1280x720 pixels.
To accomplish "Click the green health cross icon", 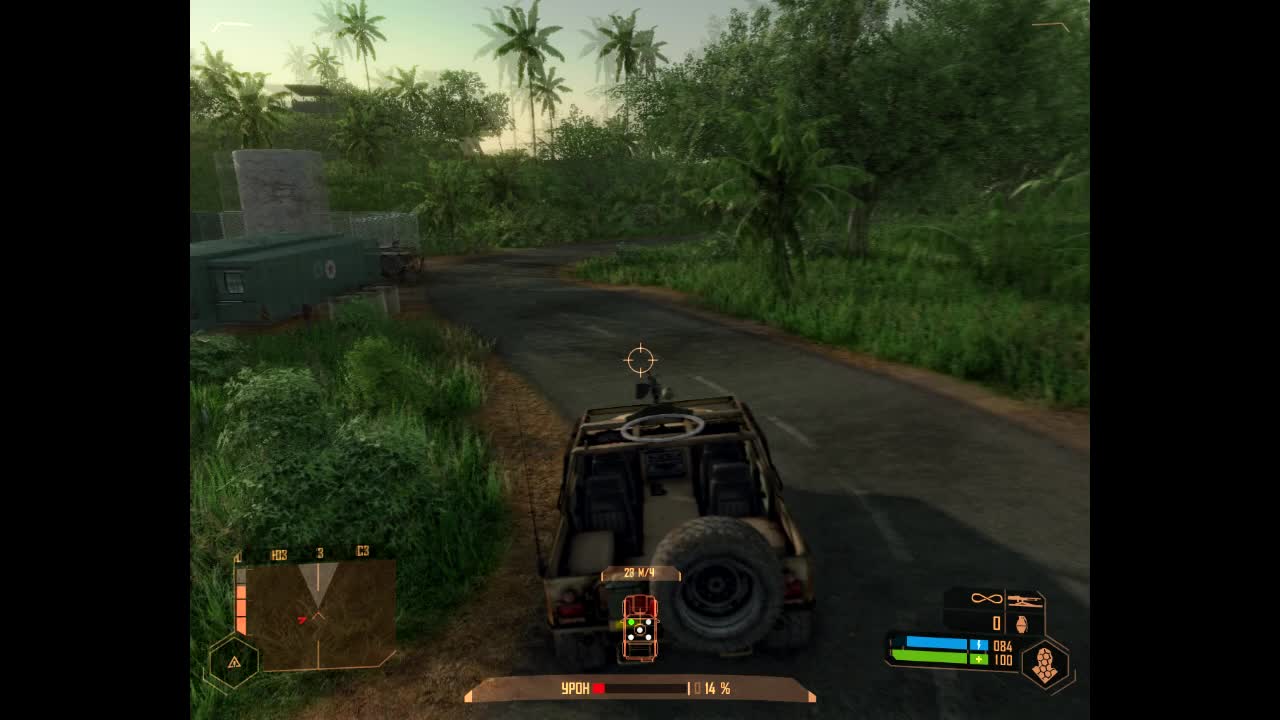I will click(979, 659).
